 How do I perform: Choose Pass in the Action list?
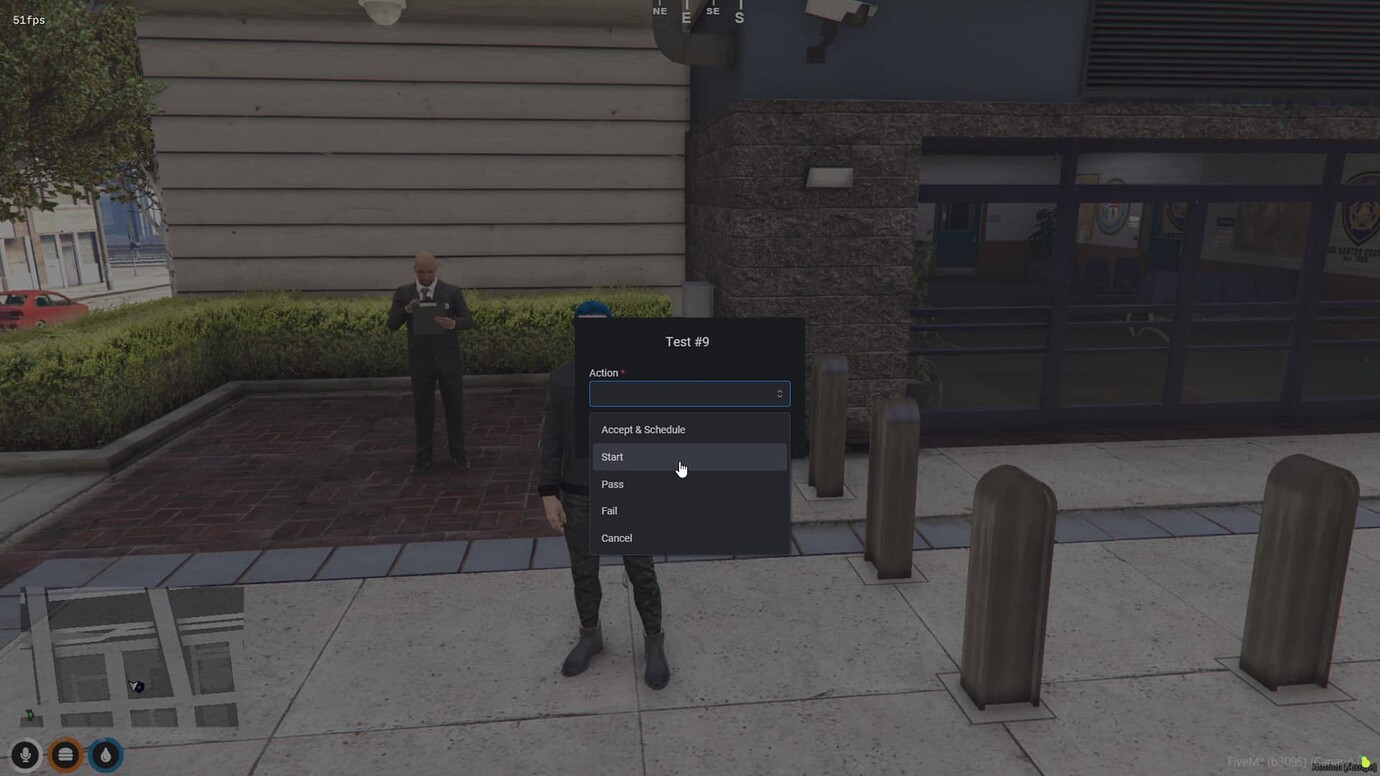(612, 484)
